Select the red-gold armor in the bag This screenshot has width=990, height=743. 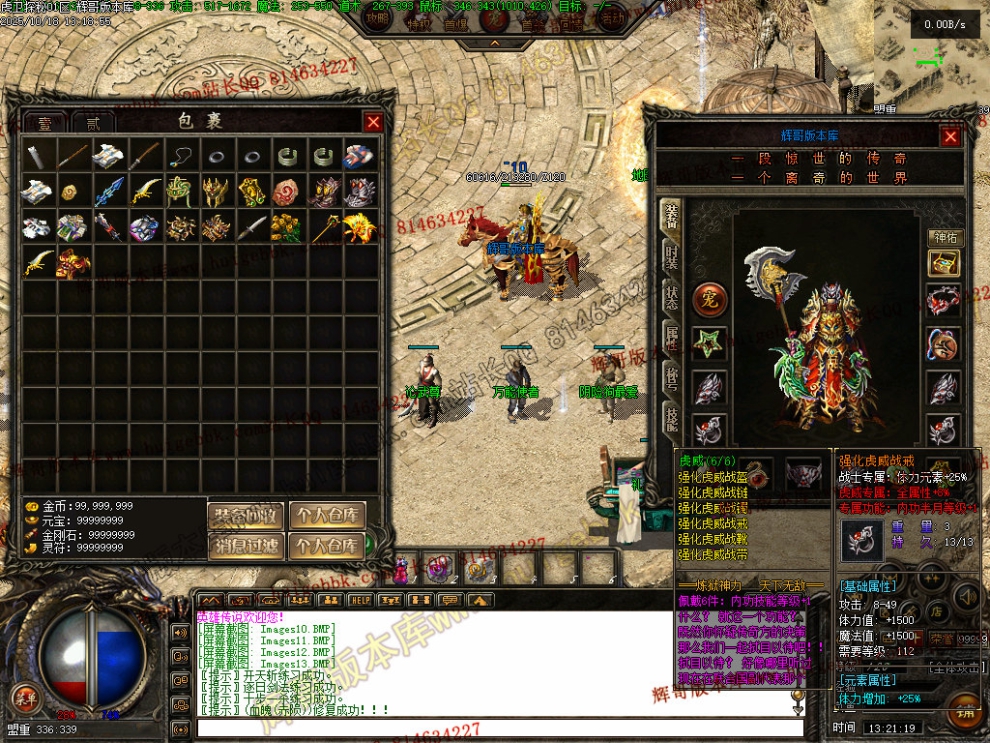click(73, 263)
